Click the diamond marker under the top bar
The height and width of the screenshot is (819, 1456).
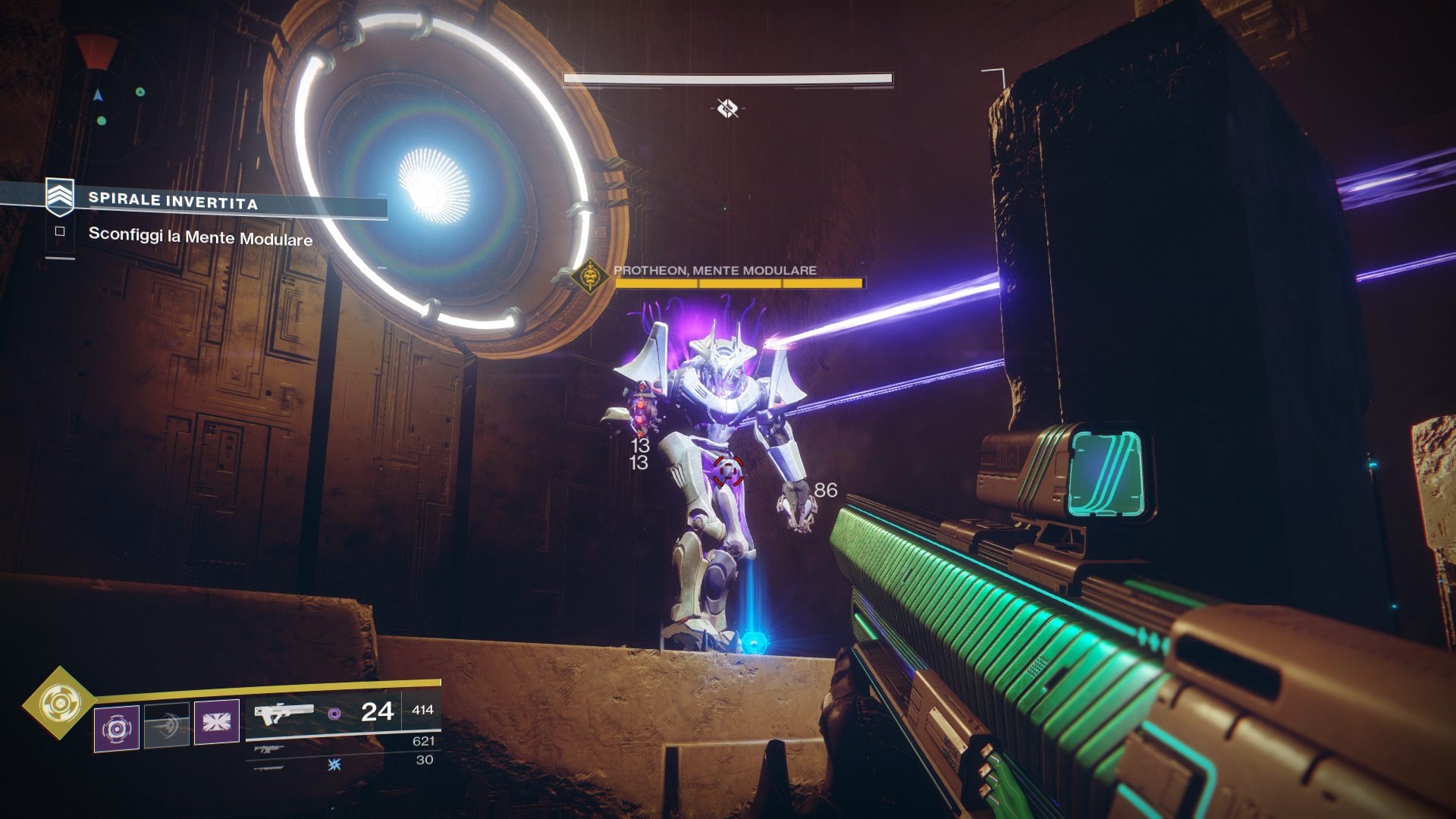(x=727, y=108)
